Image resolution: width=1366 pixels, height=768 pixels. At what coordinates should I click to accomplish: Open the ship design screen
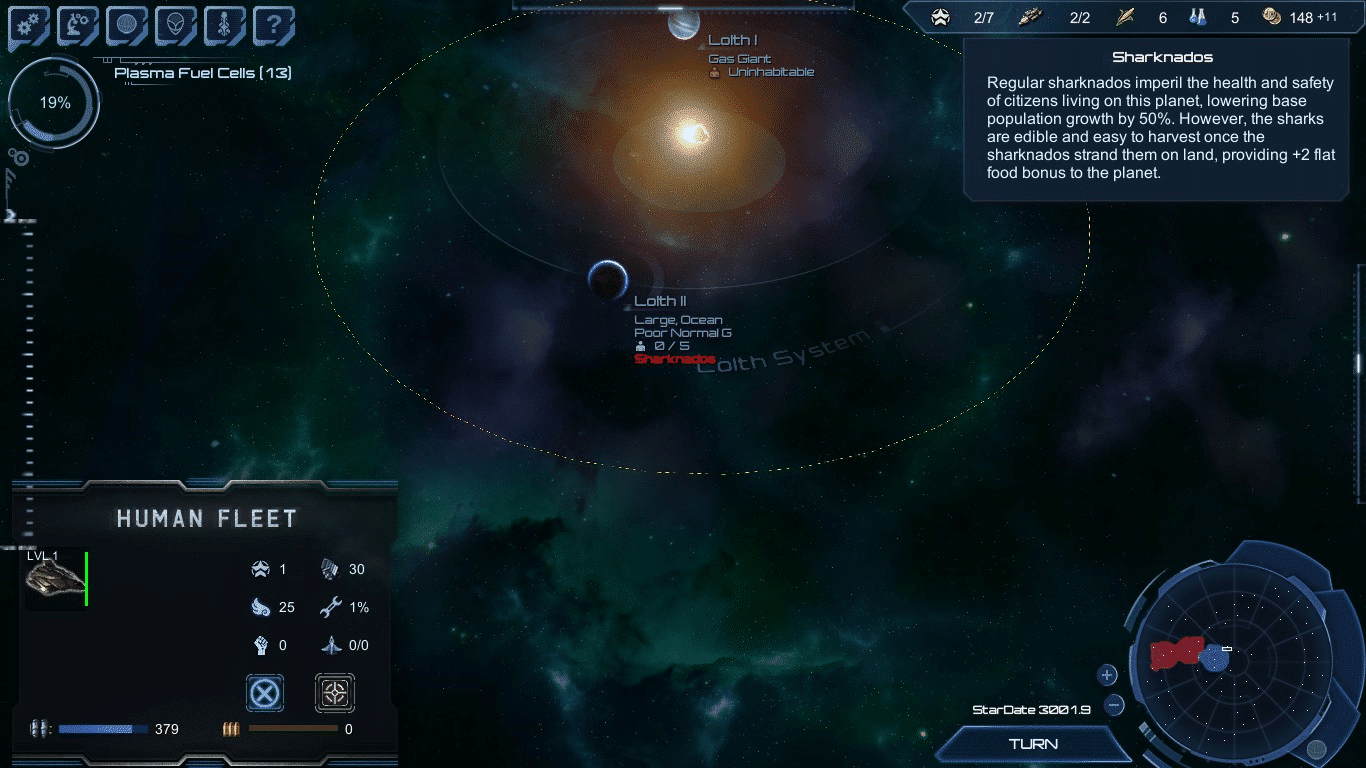[225, 27]
